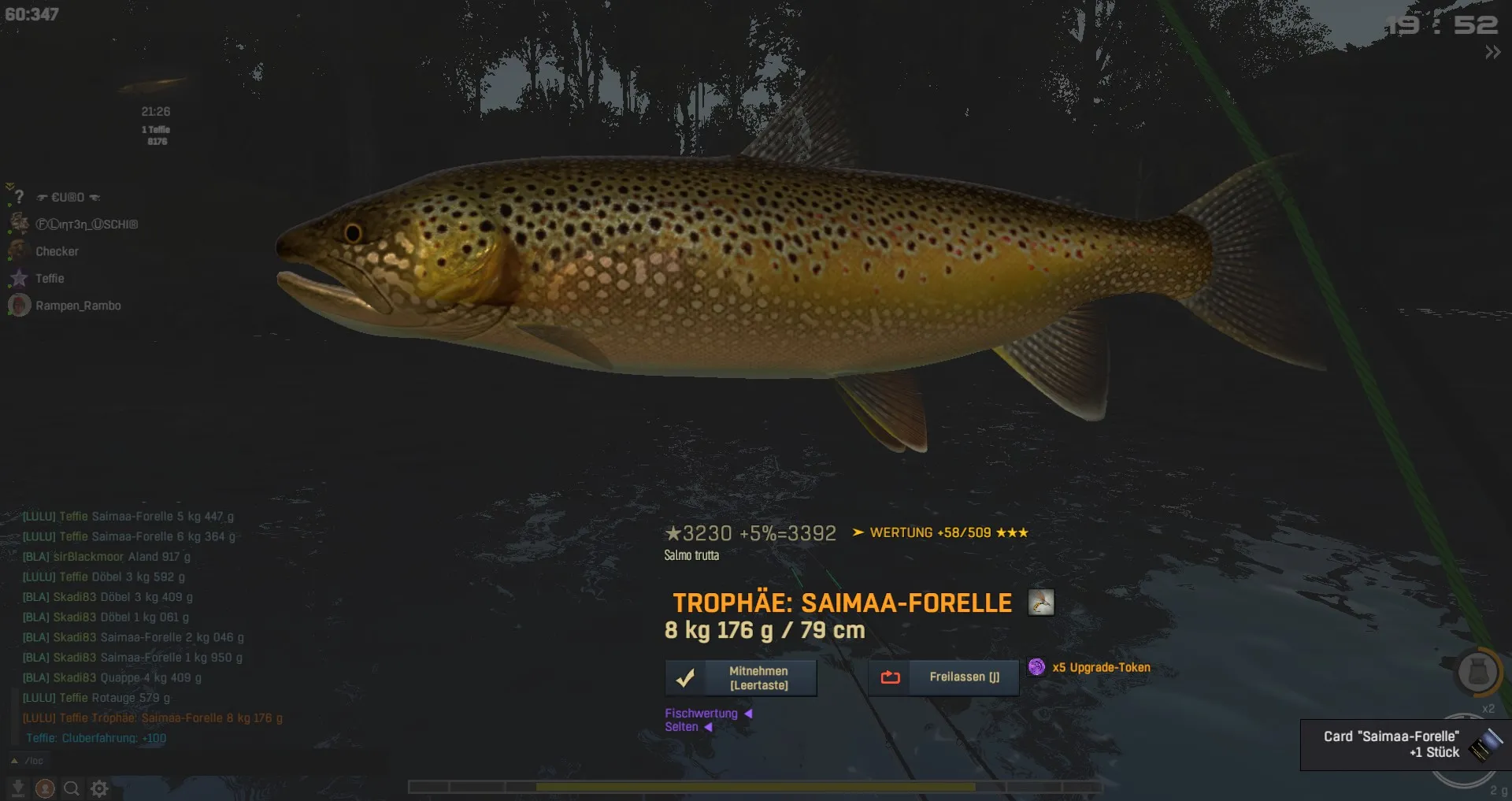Click the download-arrow icon below the chat
This screenshot has height=801, width=1512.
pyautogui.click(x=17, y=788)
